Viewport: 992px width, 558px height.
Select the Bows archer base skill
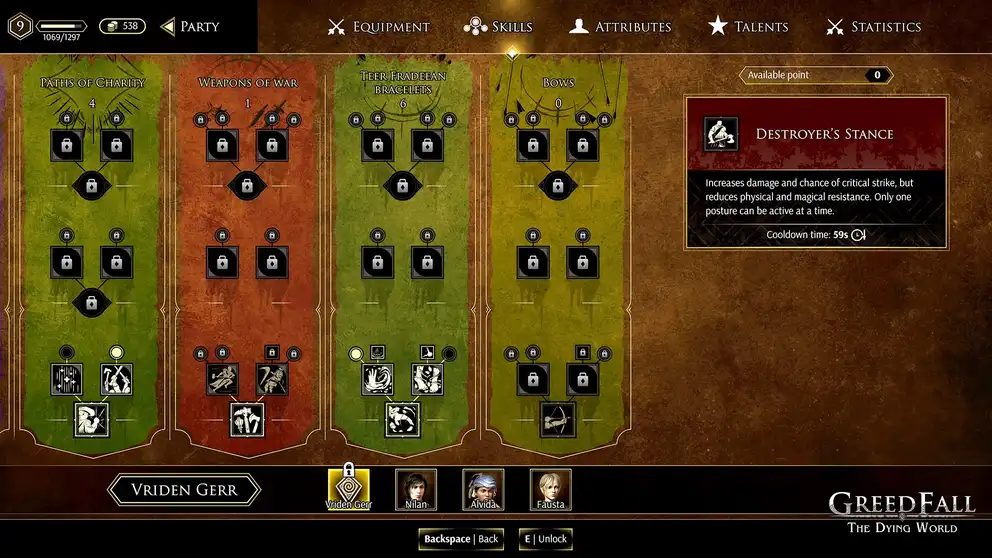558,420
